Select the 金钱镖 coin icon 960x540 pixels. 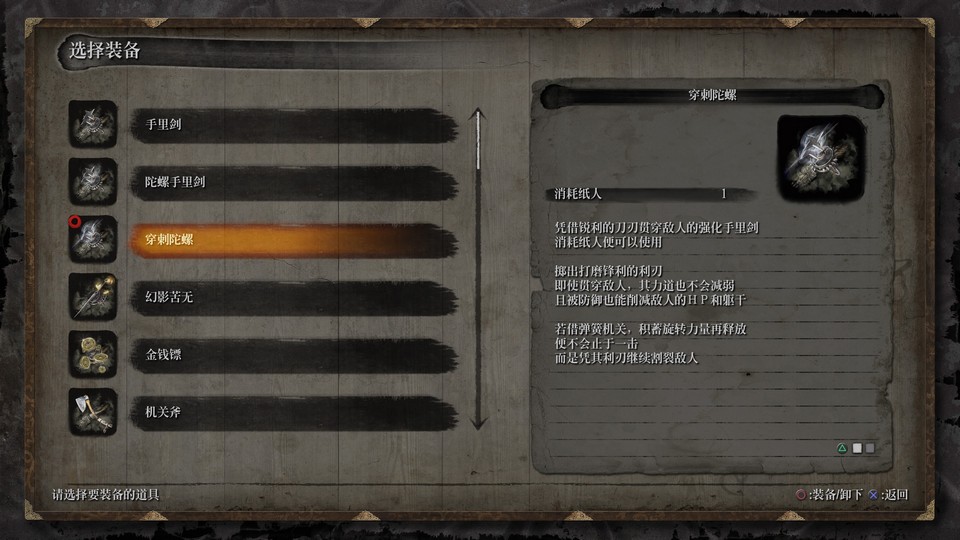pyautogui.click(x=93, y=354)
